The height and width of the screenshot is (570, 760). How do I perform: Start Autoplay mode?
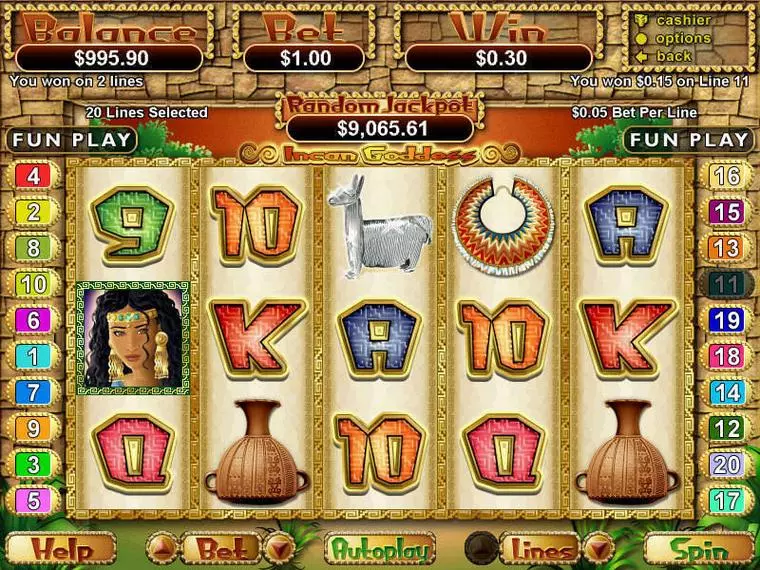pyautogui.click(x=380, y=548)
